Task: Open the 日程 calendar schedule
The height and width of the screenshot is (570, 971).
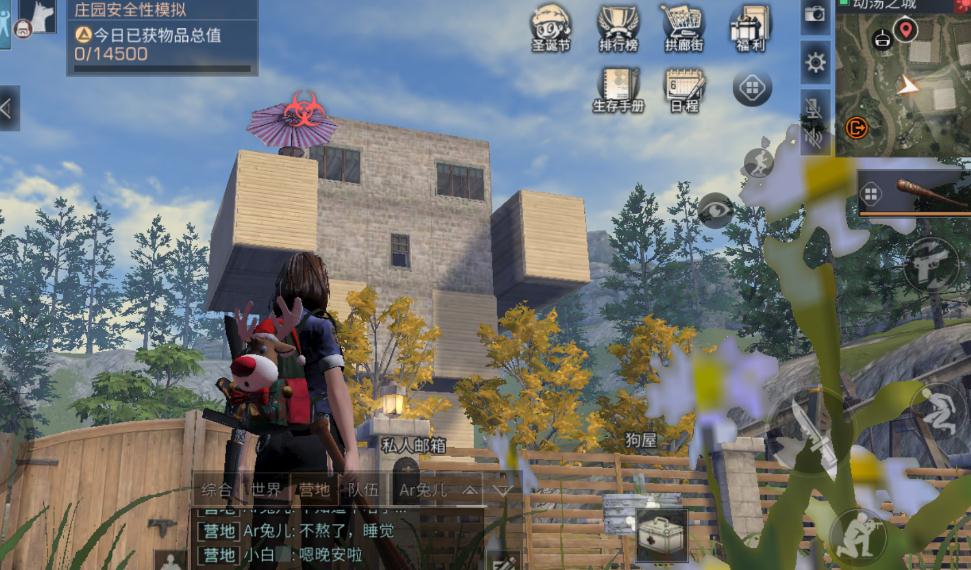Action: [684, 88]
